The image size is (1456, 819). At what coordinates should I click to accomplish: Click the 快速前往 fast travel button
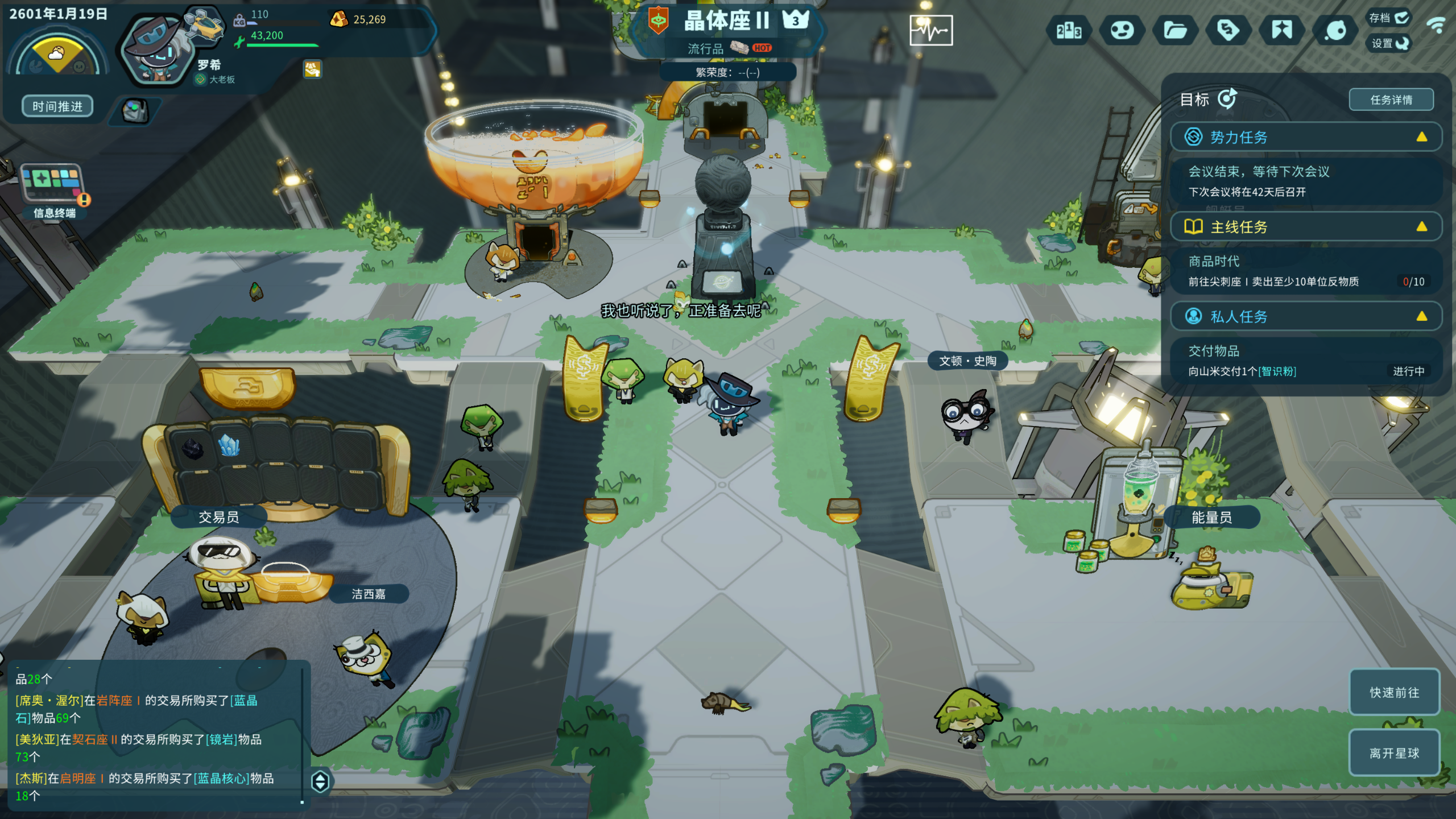(x=1394, y=692)
